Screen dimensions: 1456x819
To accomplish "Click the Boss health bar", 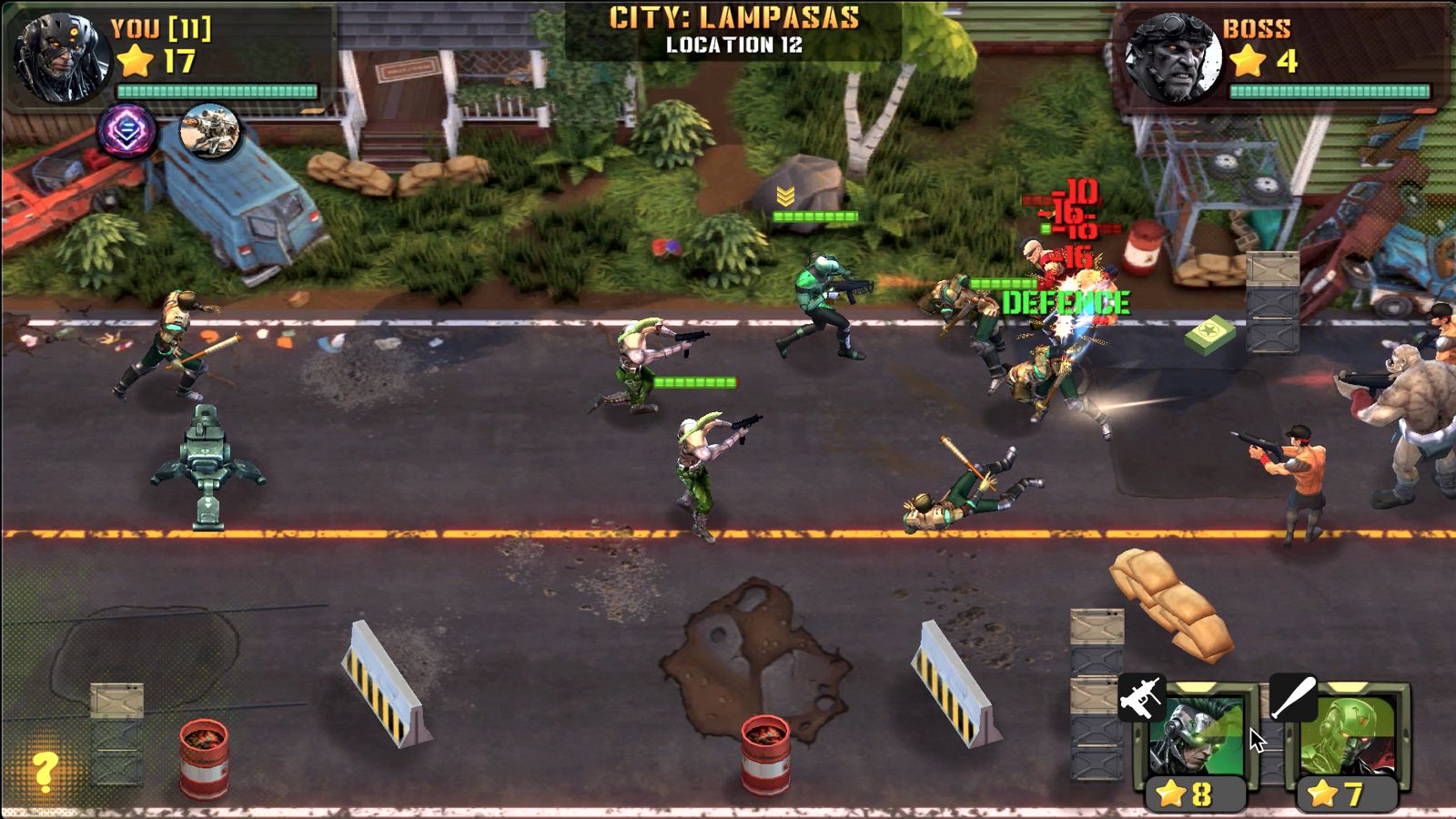I will point(1329,89).
